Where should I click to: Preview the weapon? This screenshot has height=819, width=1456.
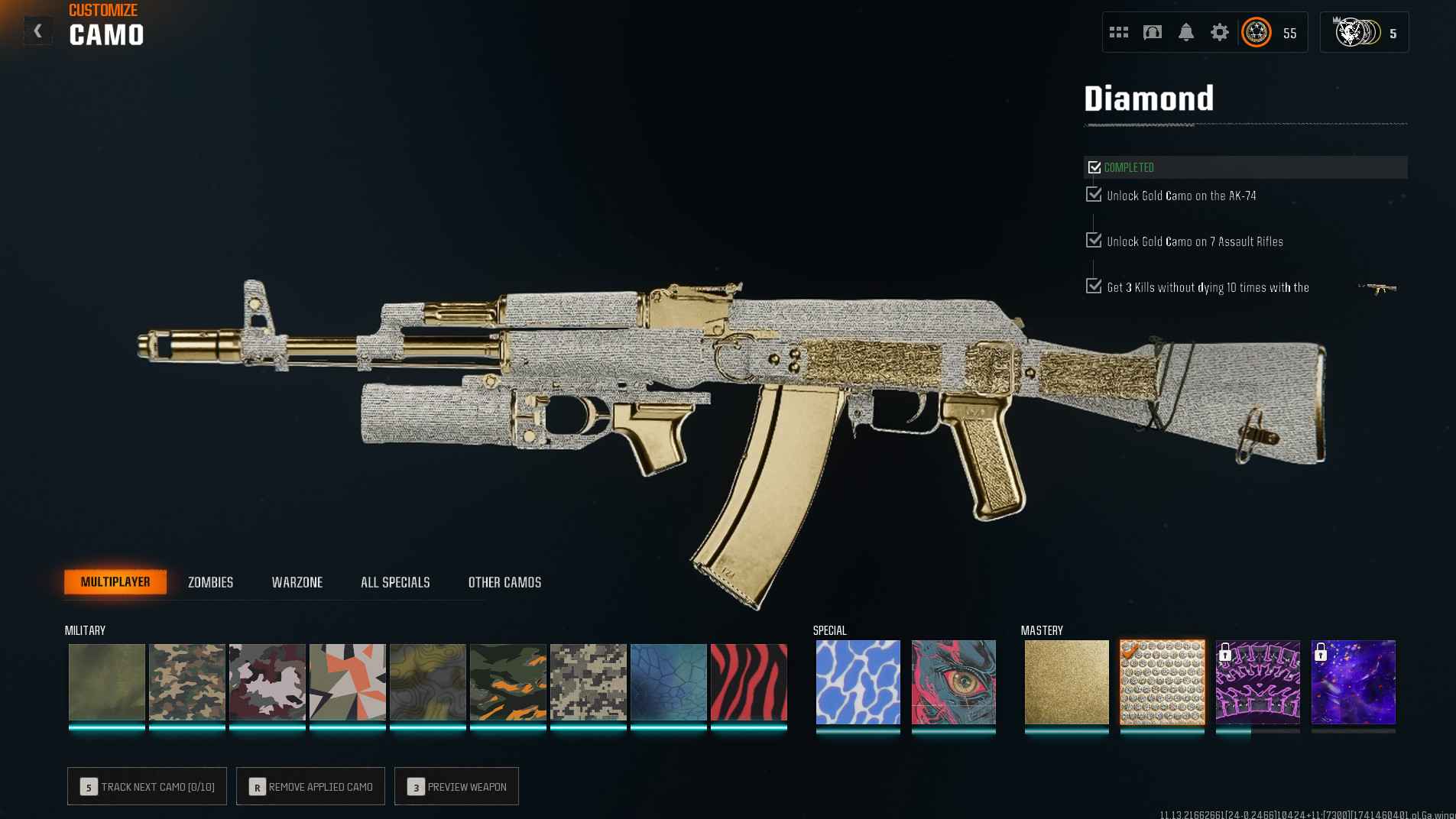pos(456,786)
